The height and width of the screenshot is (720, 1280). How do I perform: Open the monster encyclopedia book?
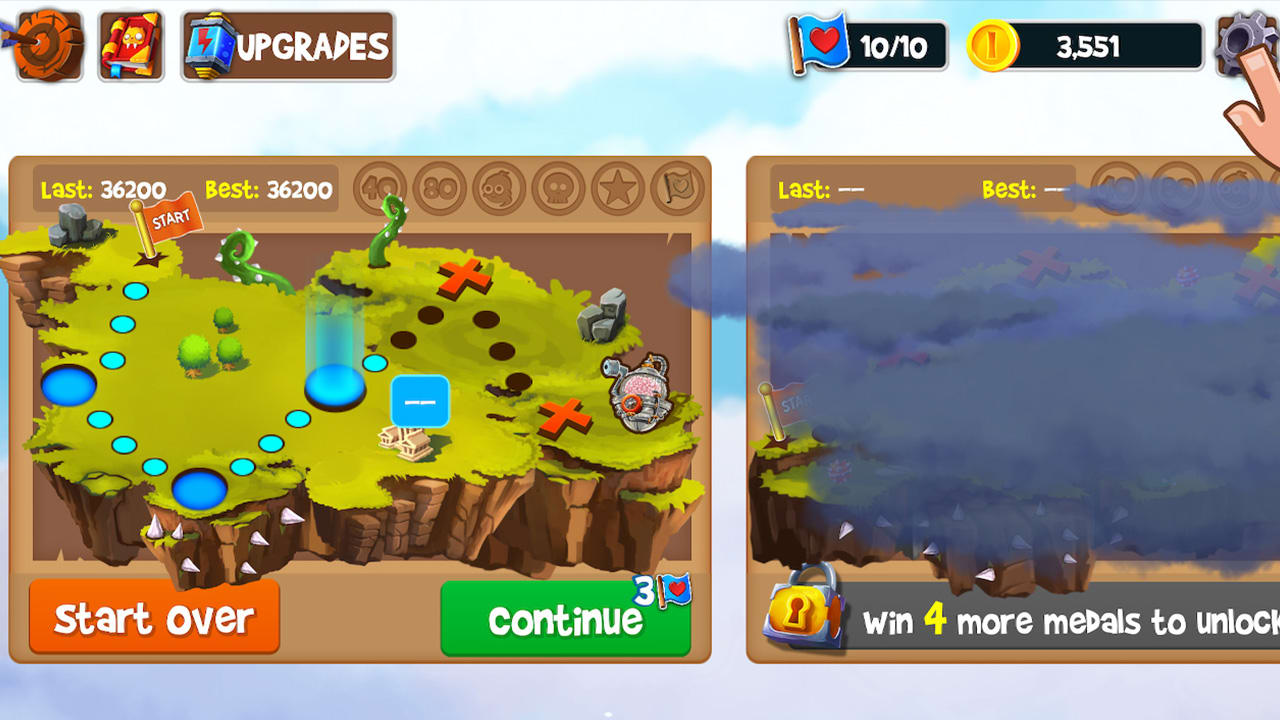pos(129,44)
